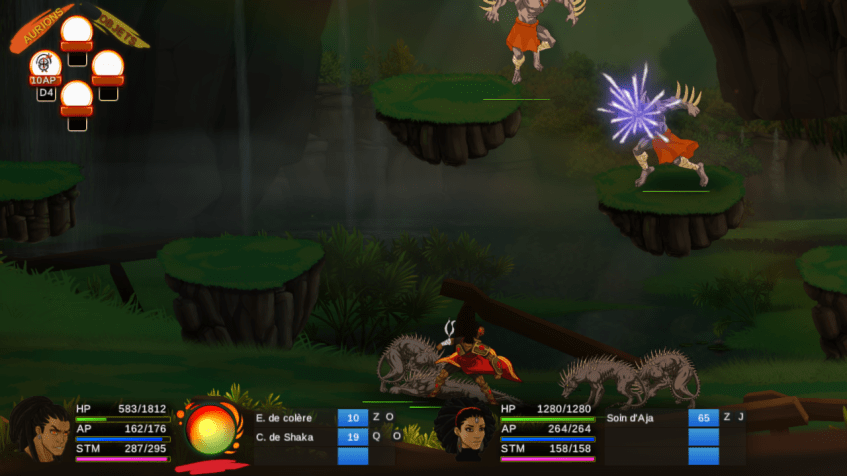Select the 10AP aurion orb
Viewport: 847px width, 476px height.
[x=46, y=67]
